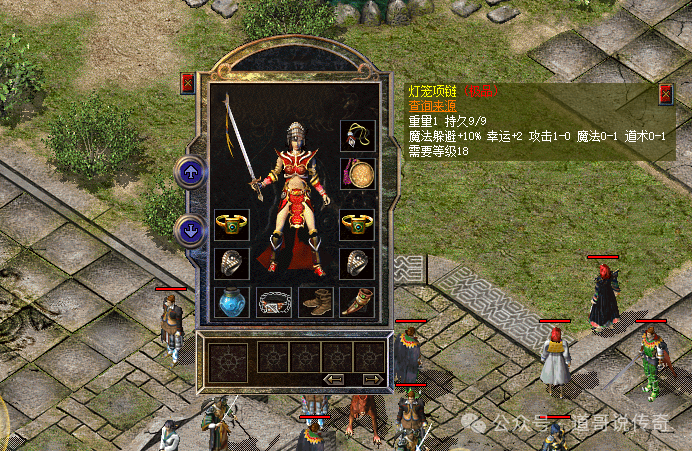Image resolution: width=692 pixels, height=451 pixels.
Task: Select the brown leather boots slot
Action: [315, 302]
